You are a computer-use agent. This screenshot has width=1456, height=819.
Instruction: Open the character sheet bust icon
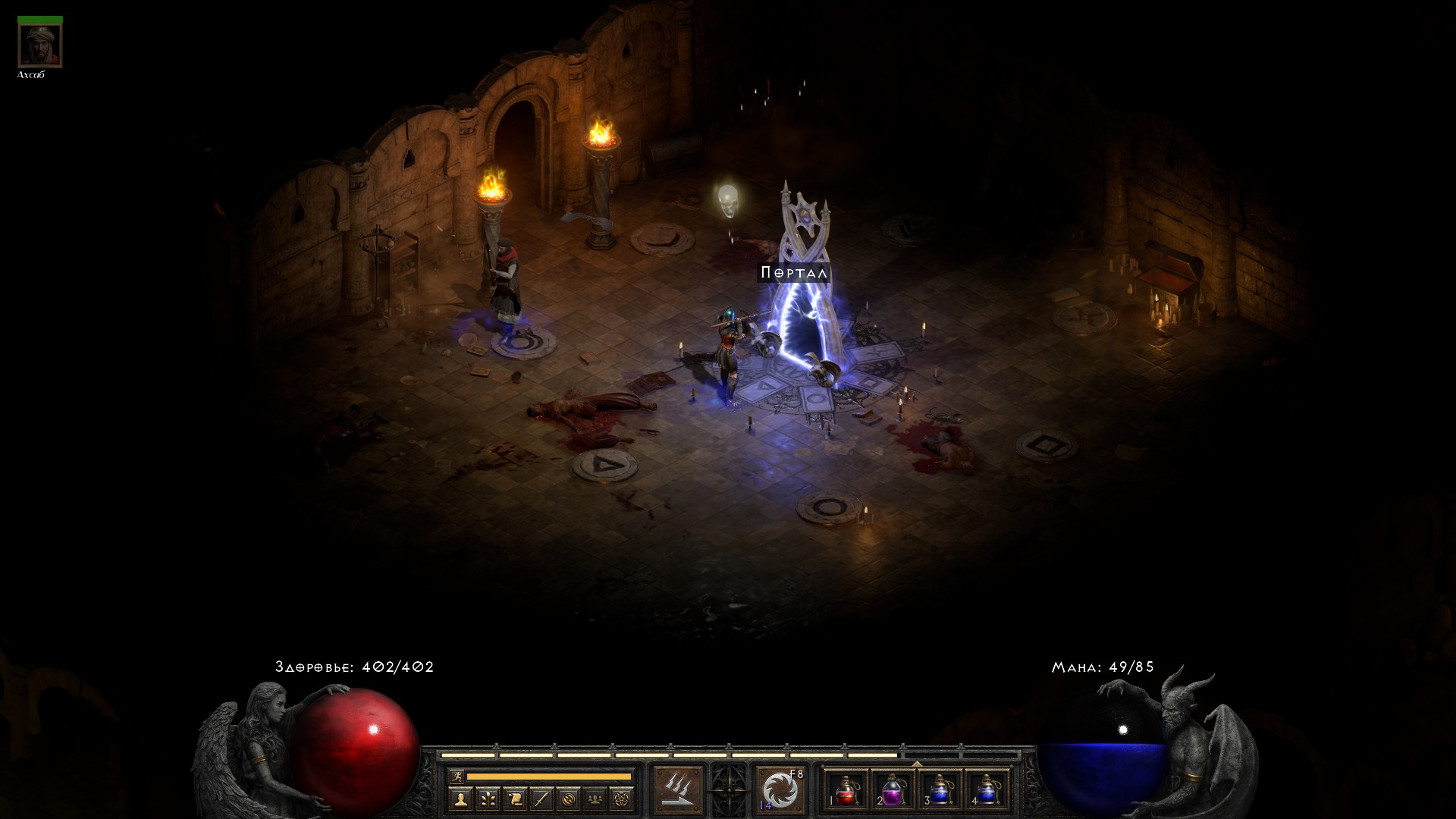(460, 798)
